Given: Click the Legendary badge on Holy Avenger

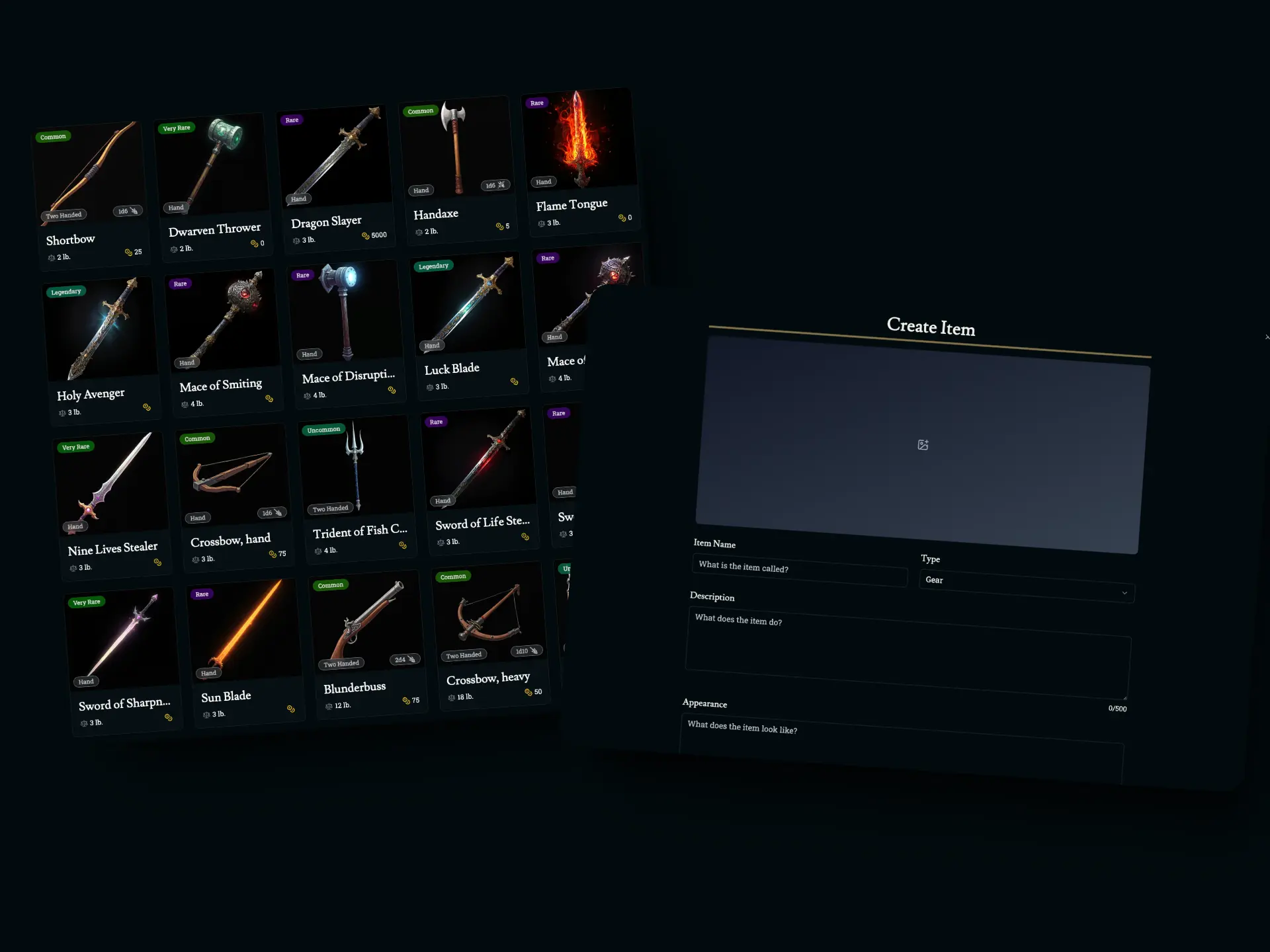Looking at the screenshot, I should 65,291.
